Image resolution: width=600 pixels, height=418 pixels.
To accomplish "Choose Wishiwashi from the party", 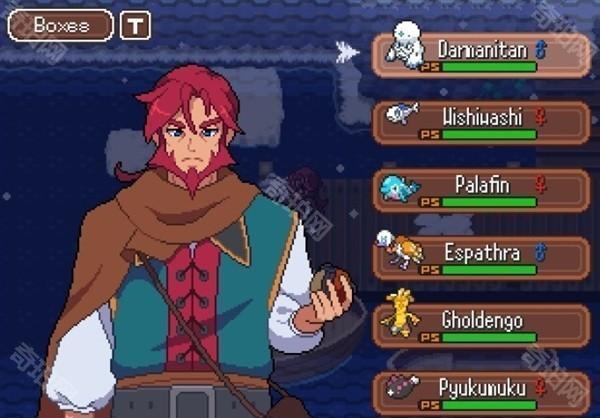I will 481,123.
